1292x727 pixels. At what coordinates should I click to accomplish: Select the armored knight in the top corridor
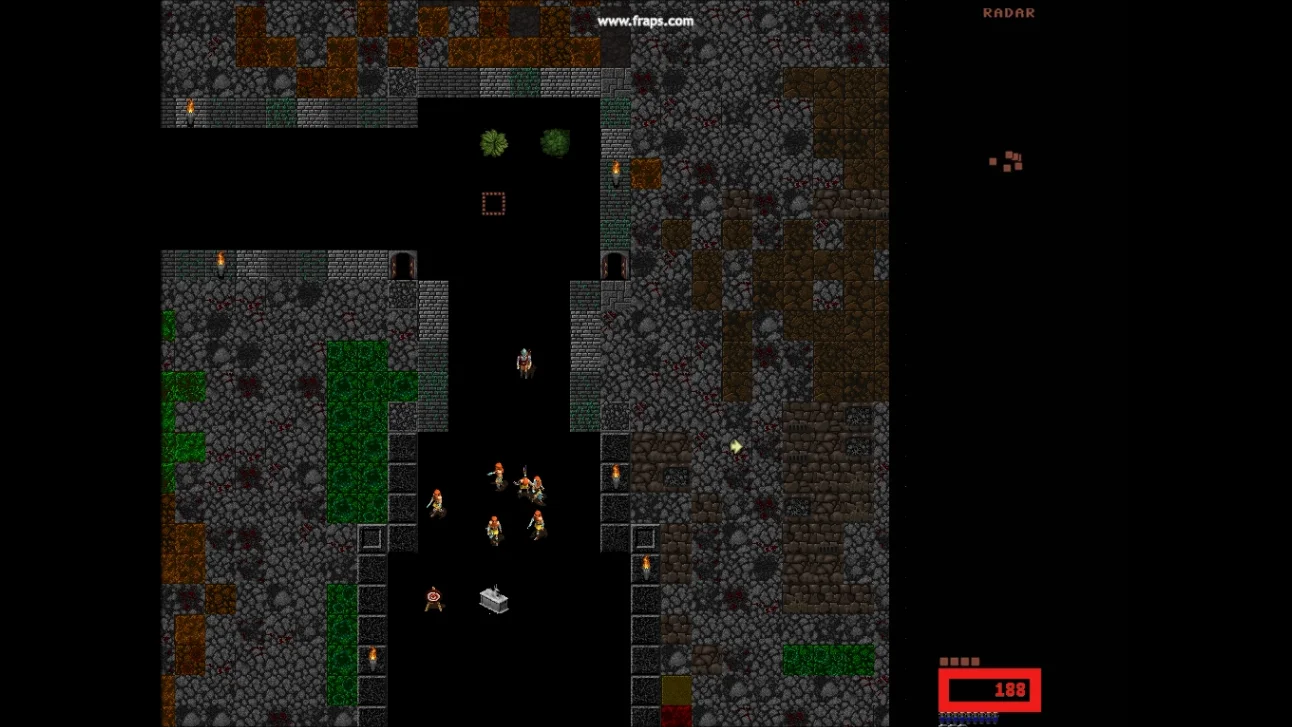coord(523,362)
